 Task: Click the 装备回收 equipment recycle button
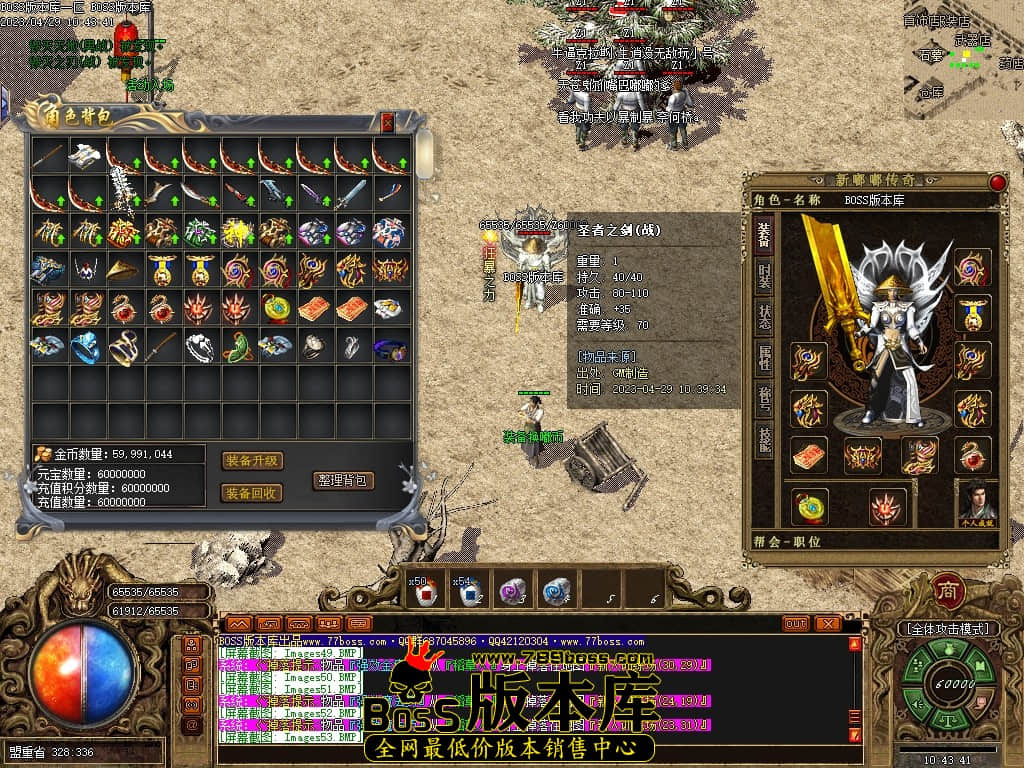(252, 493)
